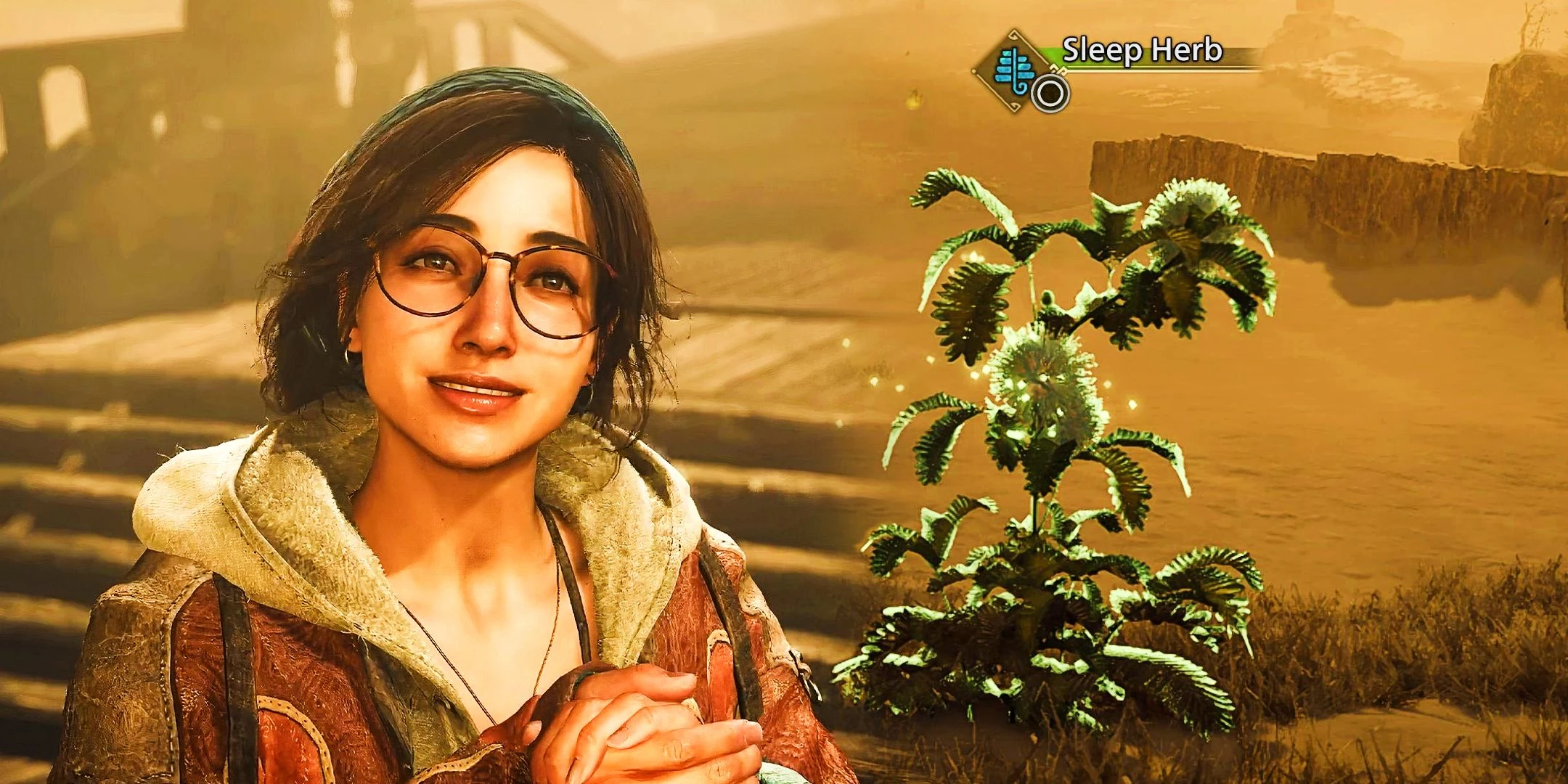Click the dark inner ring of the button prompt
Viewport: 1568px width, 784px height.
pos(1050,94)
